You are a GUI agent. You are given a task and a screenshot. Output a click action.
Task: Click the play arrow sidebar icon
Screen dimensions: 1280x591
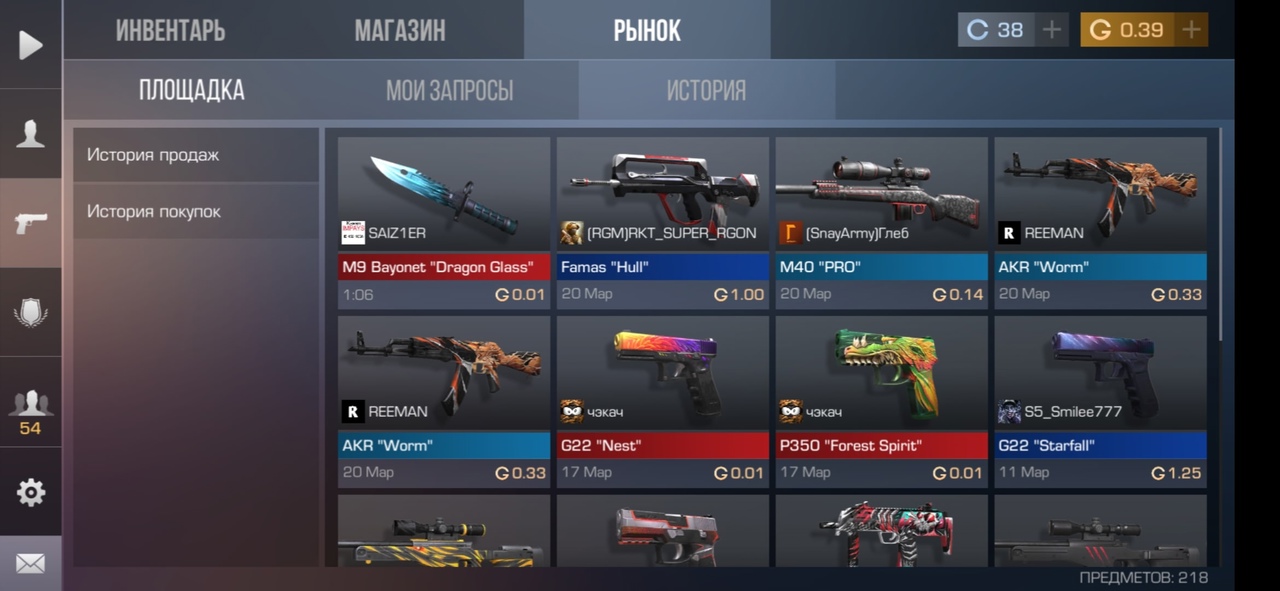[x=30, y=45]
